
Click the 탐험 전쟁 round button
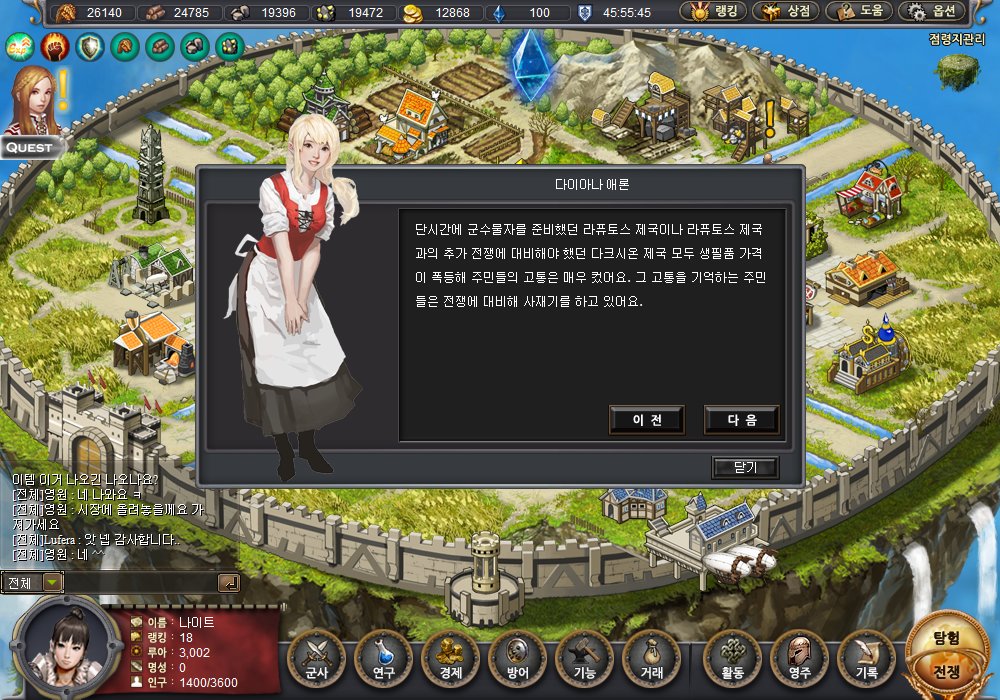[946, 654]
